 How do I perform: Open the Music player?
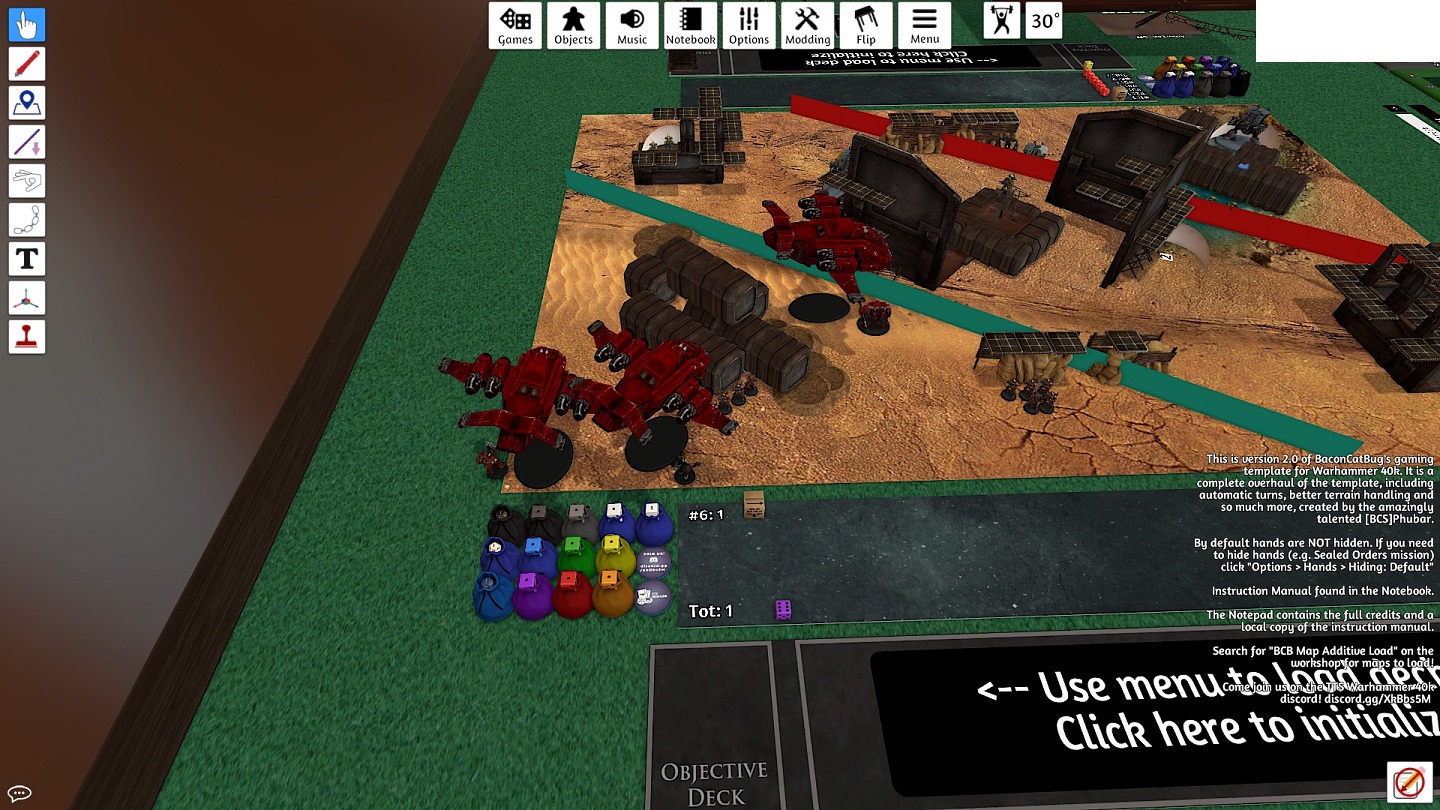(632, 25)
